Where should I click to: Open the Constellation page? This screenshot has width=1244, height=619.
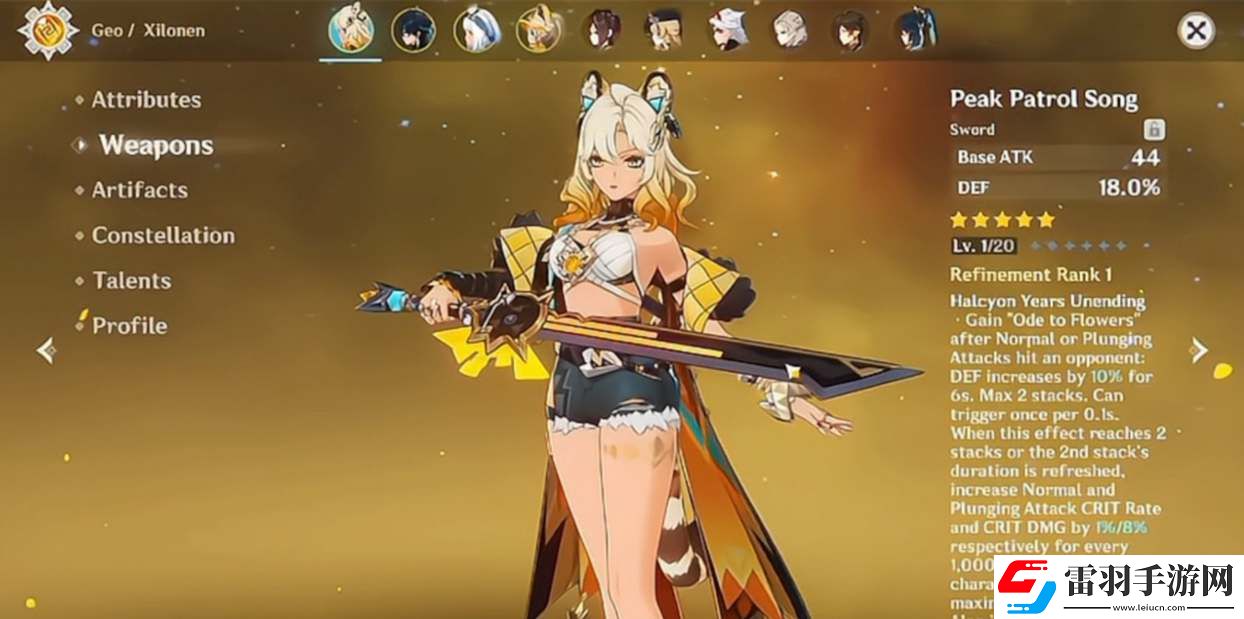coord(163,236)
